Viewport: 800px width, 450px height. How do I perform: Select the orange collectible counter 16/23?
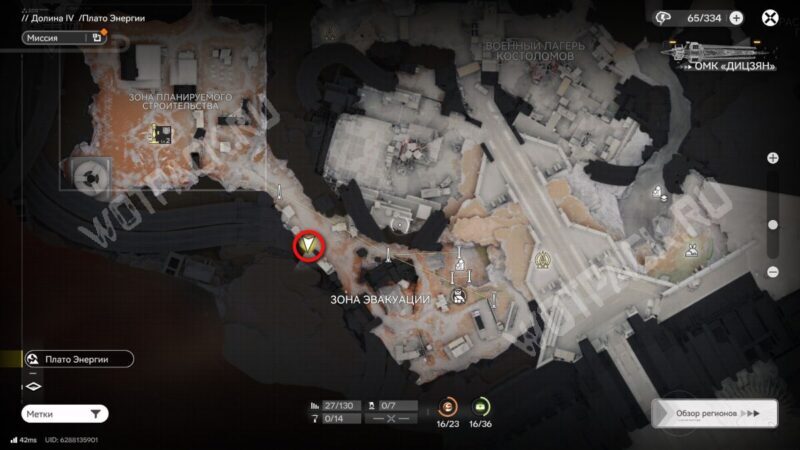[447, 407]
